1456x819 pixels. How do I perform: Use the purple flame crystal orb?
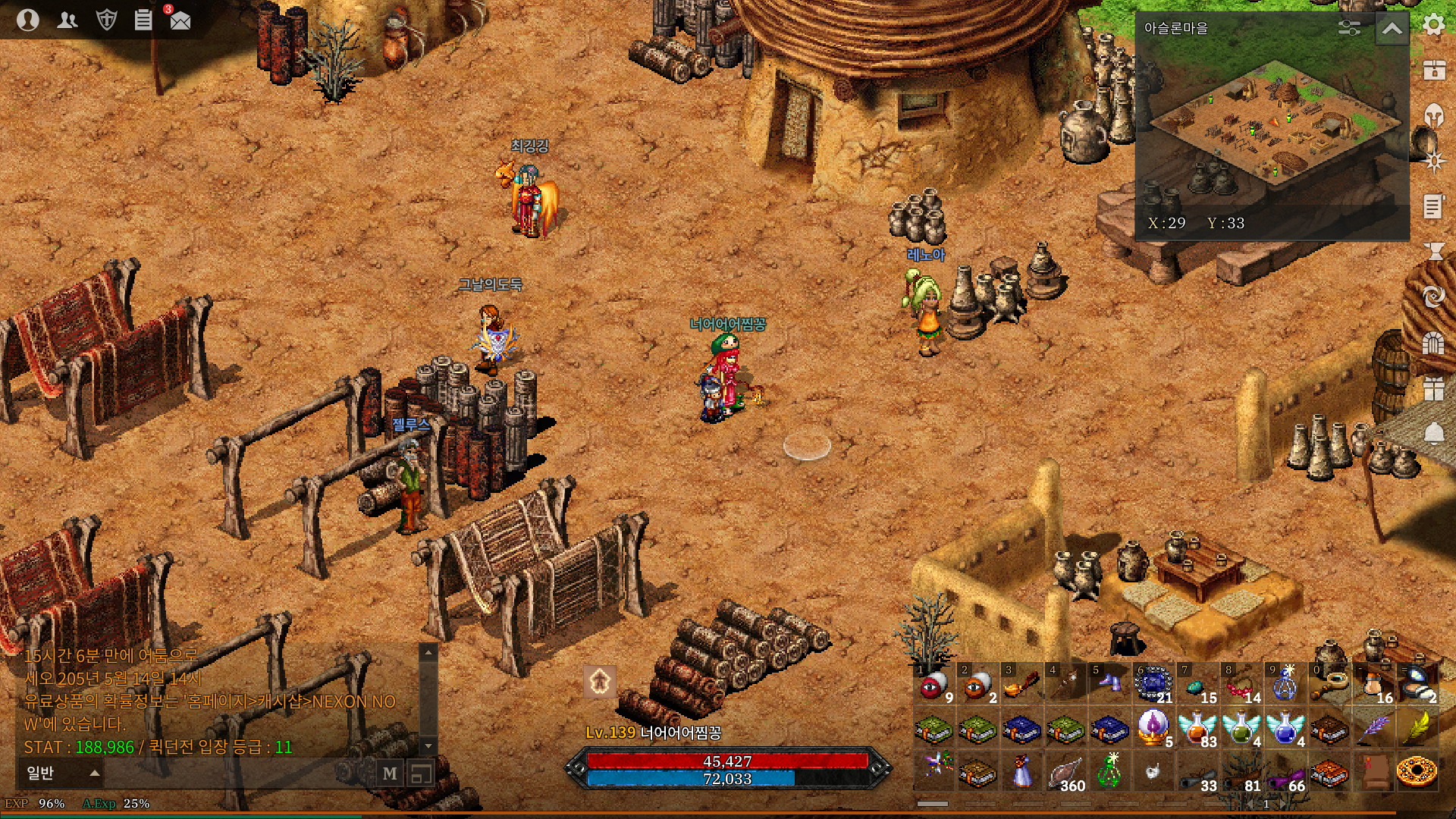1153,728
